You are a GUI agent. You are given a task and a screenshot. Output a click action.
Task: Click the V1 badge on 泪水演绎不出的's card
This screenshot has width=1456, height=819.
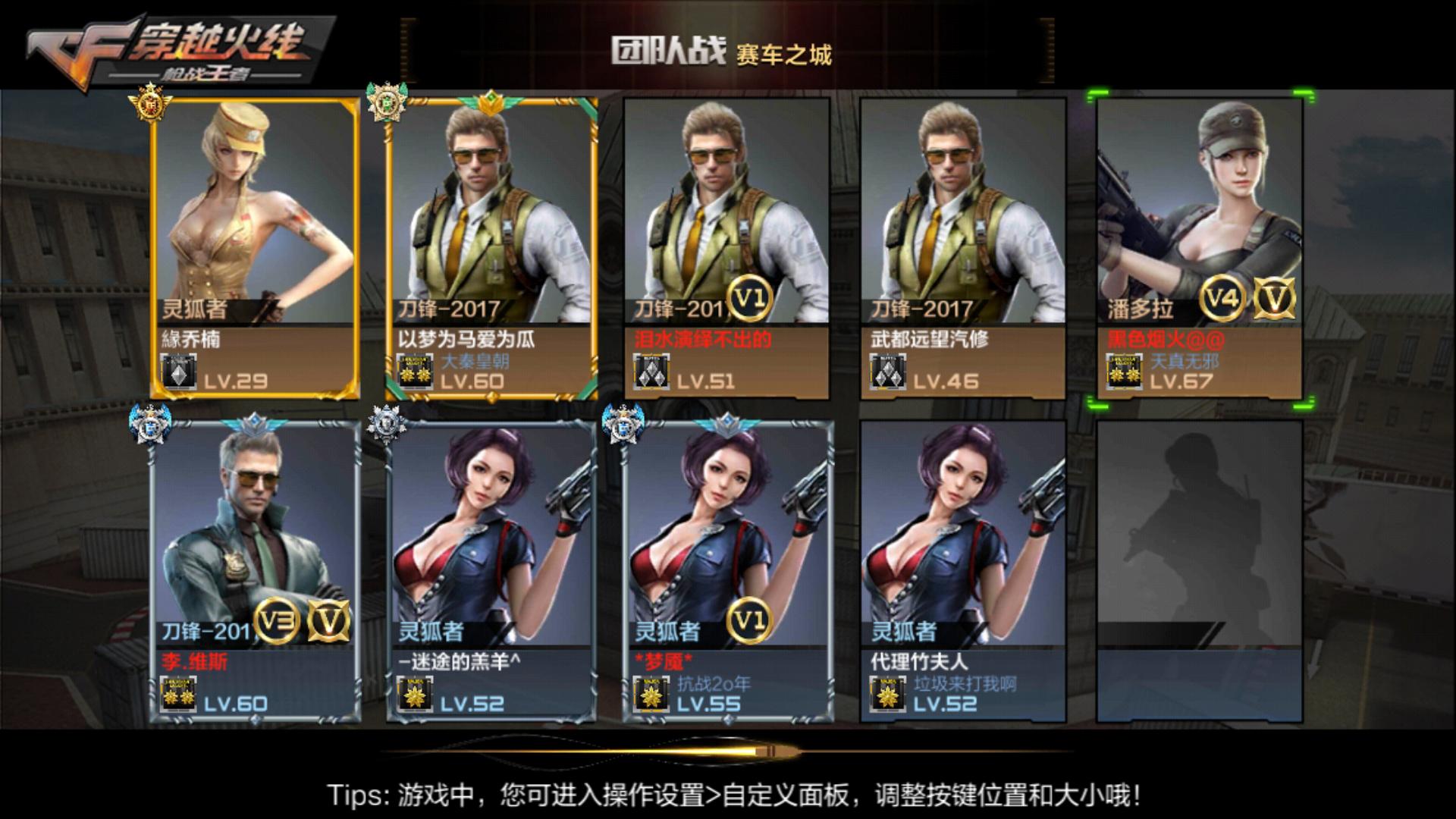[751, 300]
